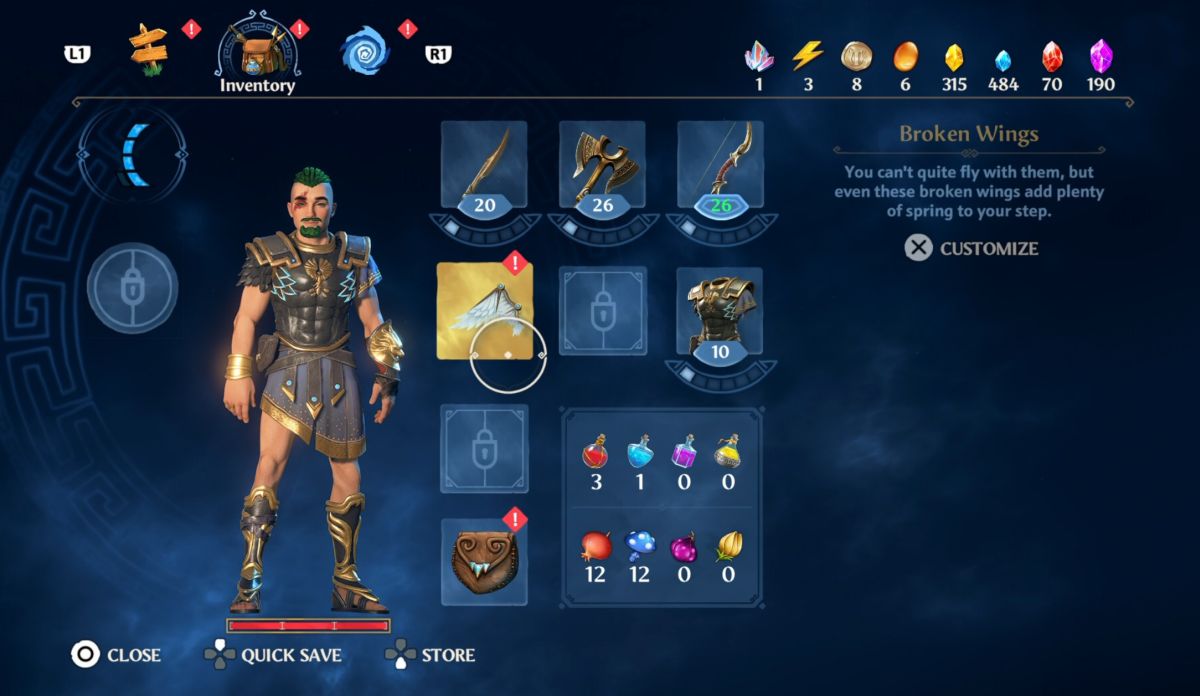Close the inventory screen
This screenshot has height=696, width=1200.
pyautogui.click(x=116, y=655)
